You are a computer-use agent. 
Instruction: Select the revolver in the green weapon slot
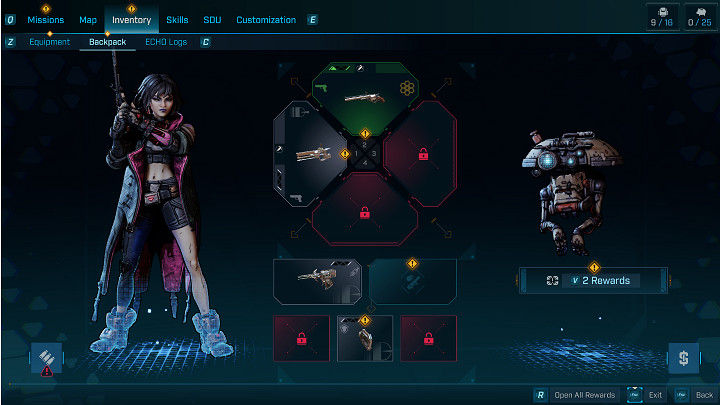(364, 97)
